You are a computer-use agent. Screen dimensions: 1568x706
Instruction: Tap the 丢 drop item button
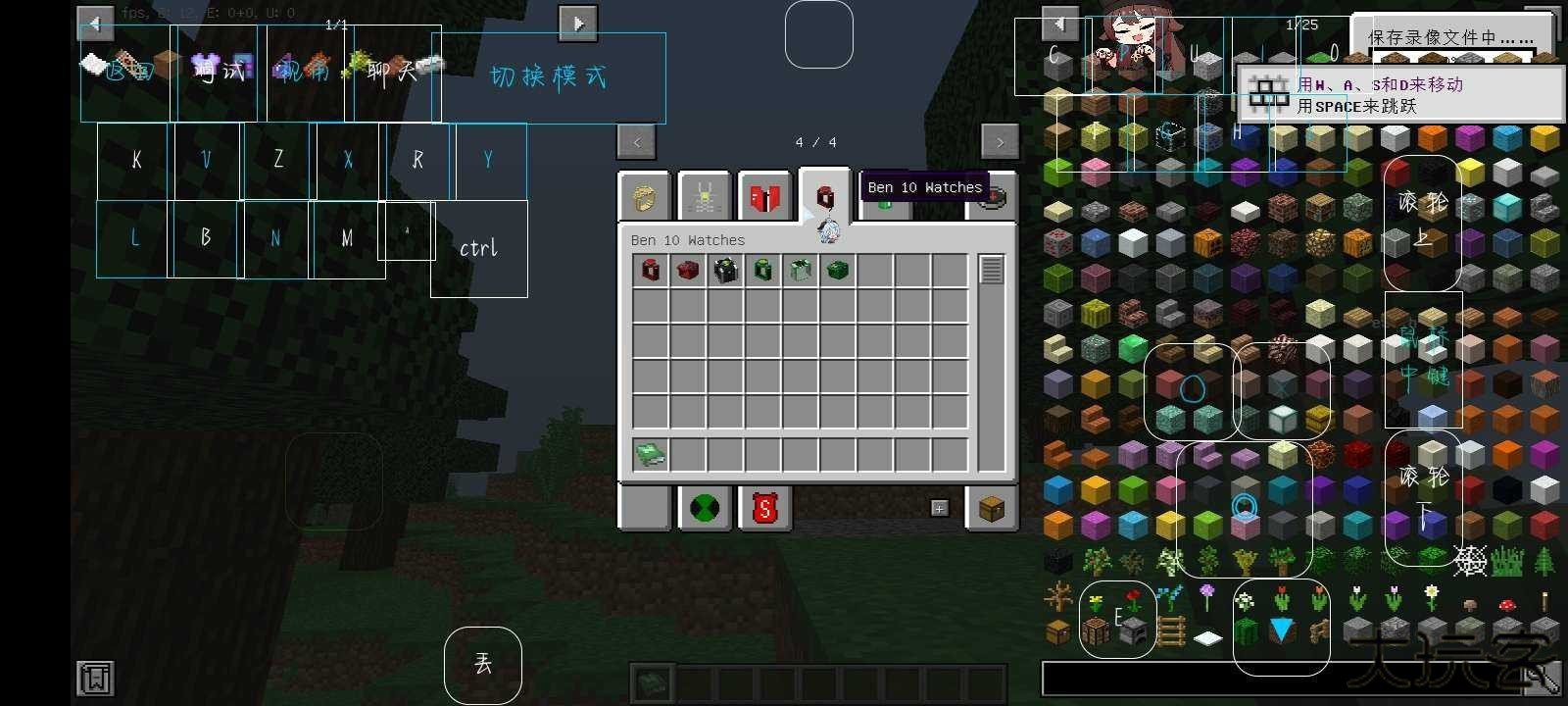click(x=482, y=664)
